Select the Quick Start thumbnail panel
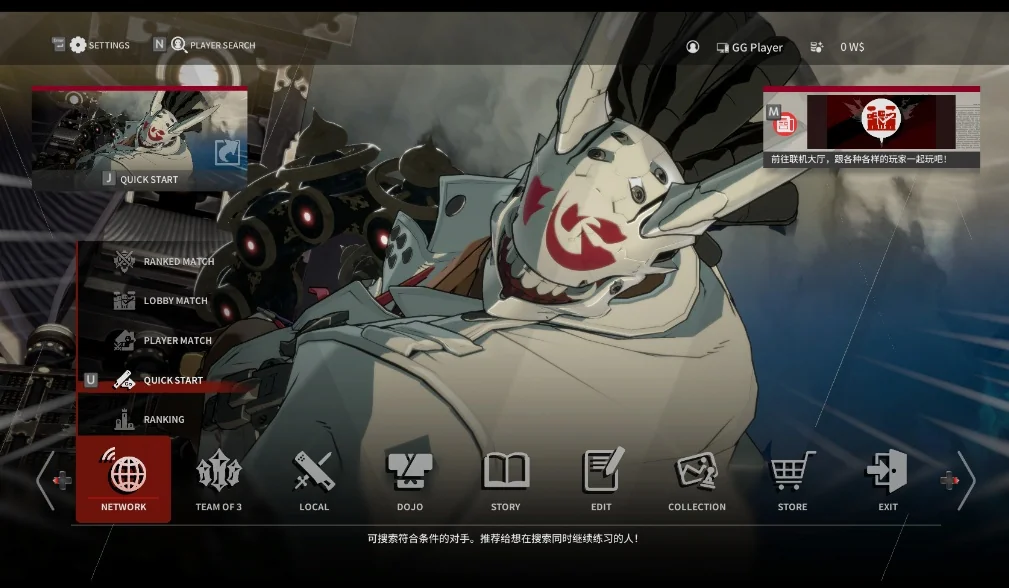The width and height of the screenshot is (1009, 588). click(x=139, y=137)
